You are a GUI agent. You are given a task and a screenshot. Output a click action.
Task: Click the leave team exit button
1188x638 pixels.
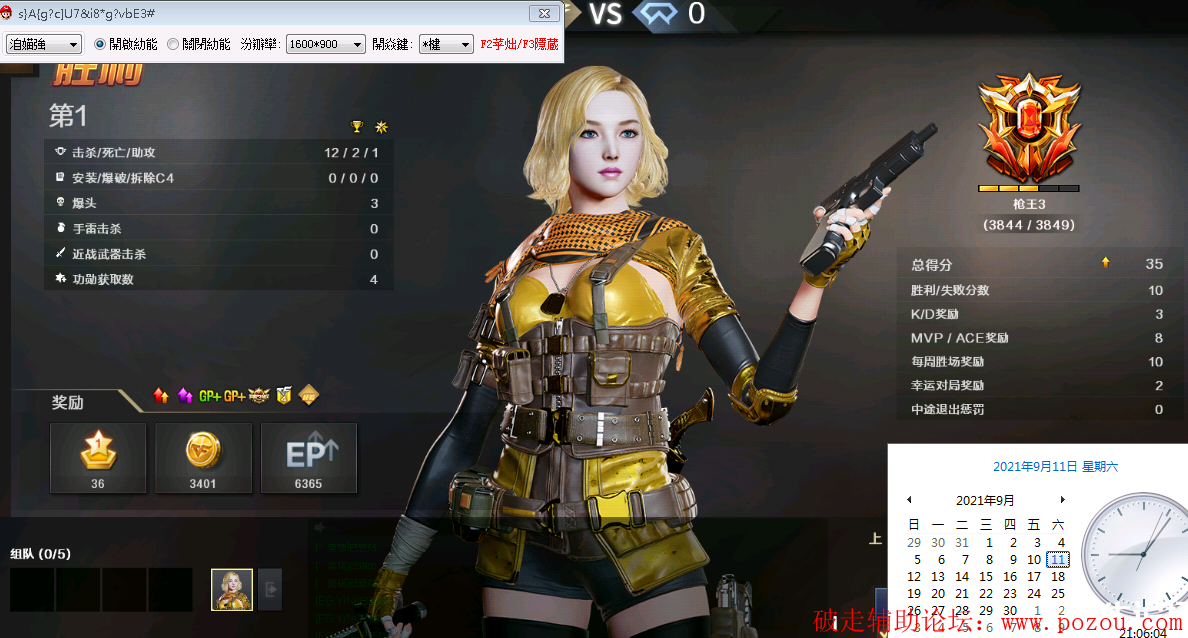tap(270, 589)
